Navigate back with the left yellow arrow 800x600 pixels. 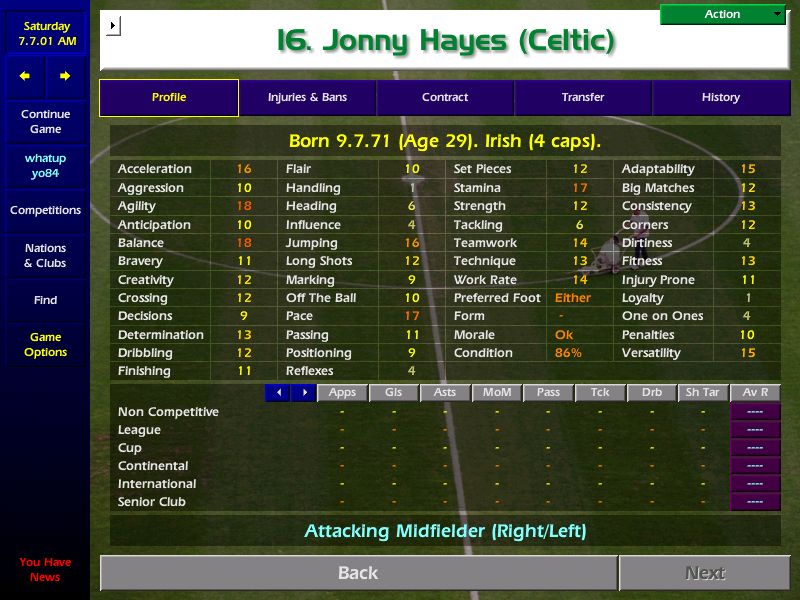click(x=25, y=76)
